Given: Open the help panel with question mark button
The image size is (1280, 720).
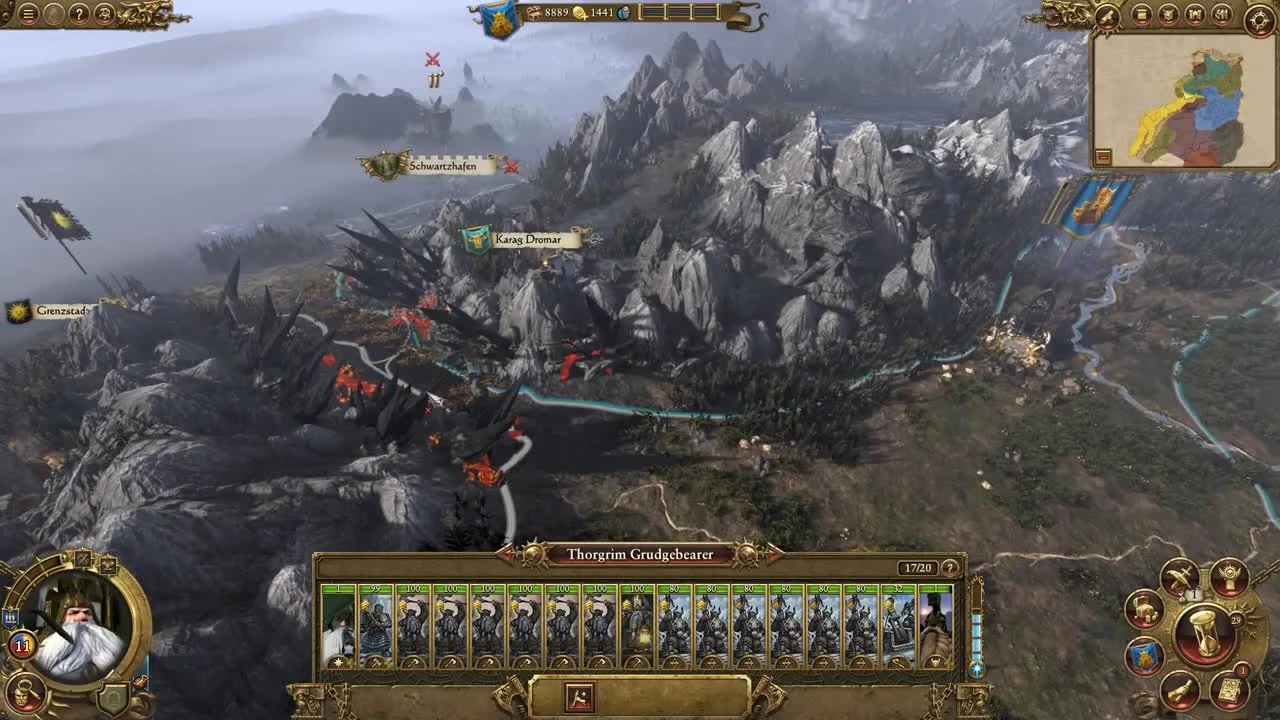Looking at the screenshot, I should [x=79, y=13].
